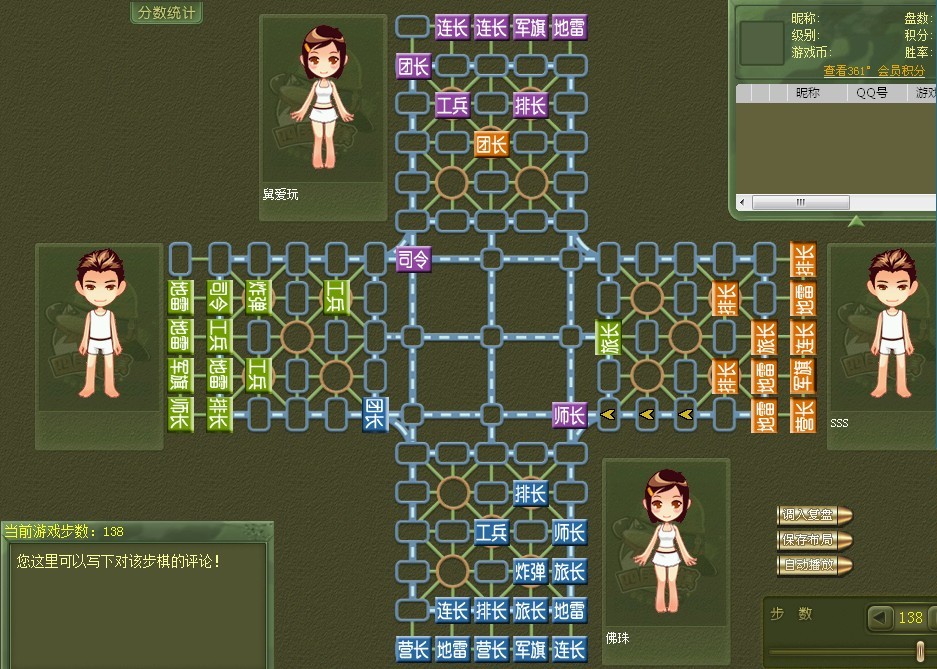The height and width of the screenshot is (669, 937).
Task: Click the 步数 step slider handle
Action: (x=920, y=652)
